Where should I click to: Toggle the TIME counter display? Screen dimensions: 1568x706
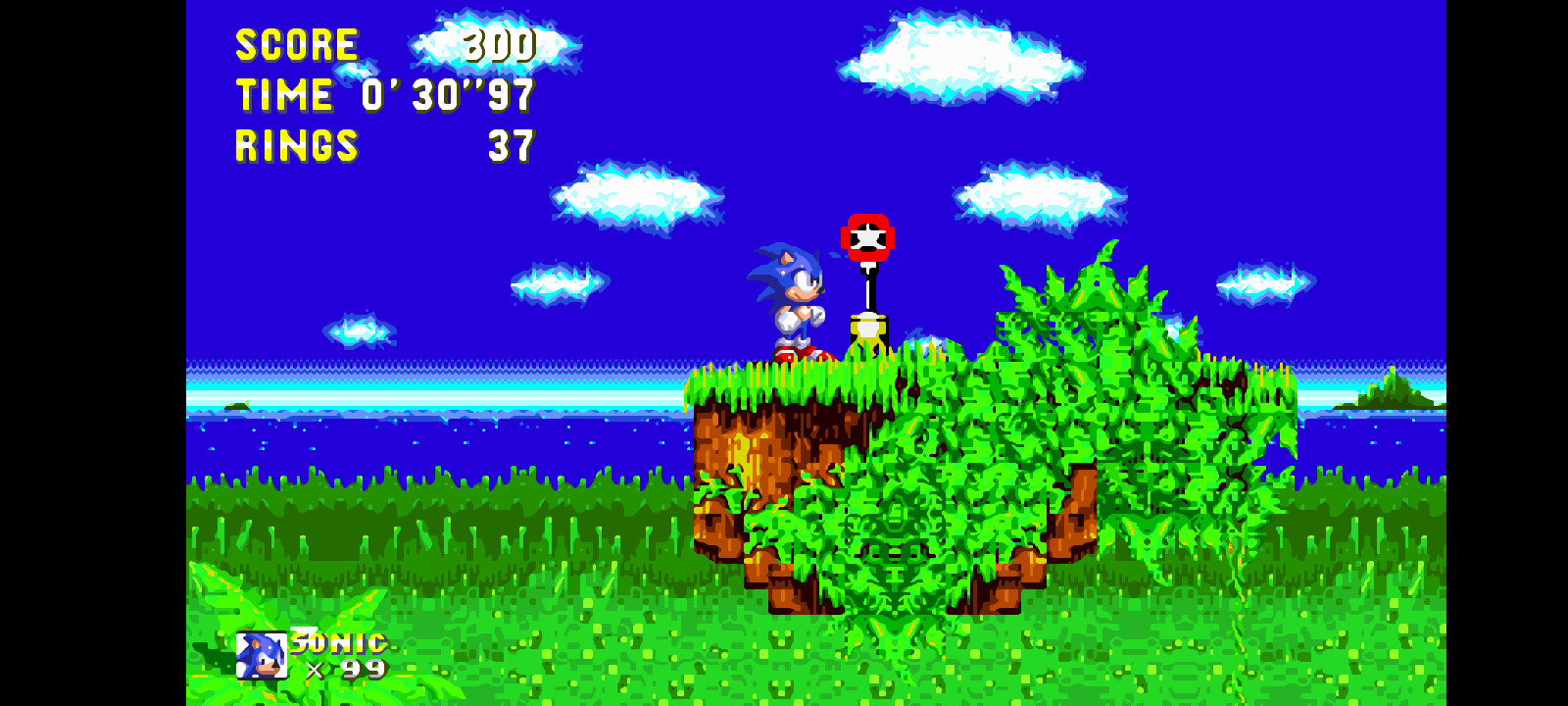(284, 95)
